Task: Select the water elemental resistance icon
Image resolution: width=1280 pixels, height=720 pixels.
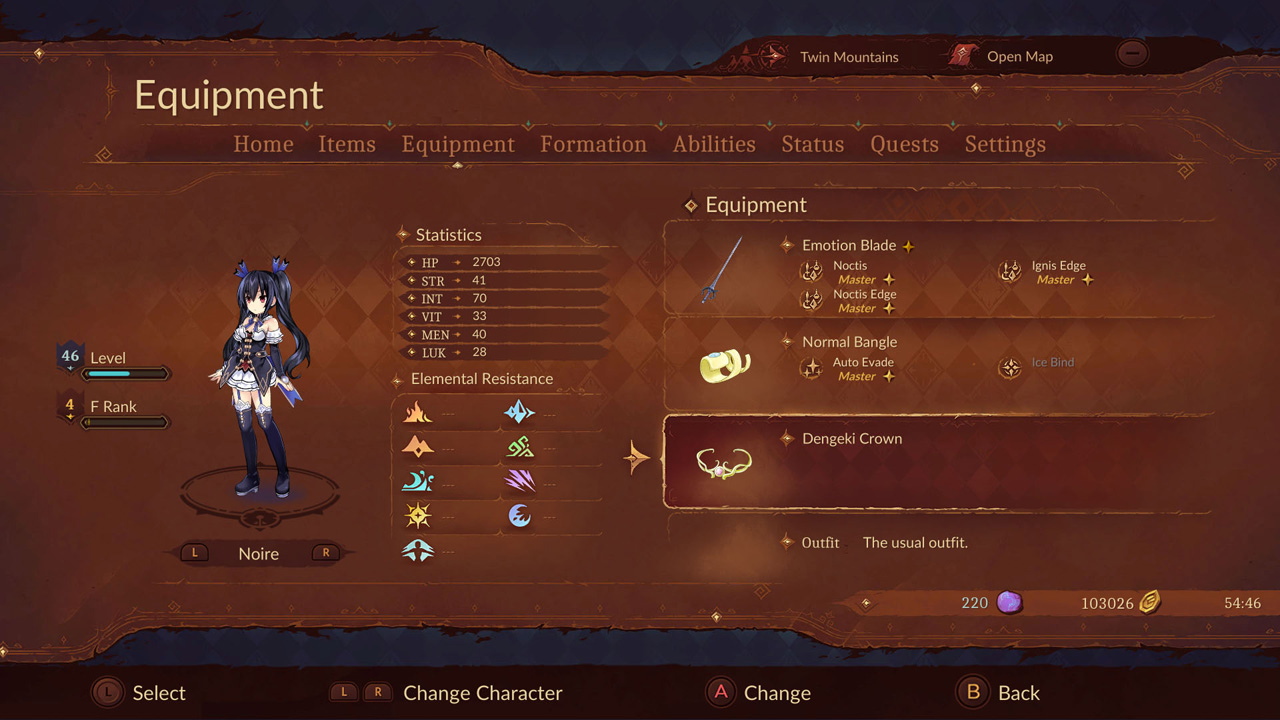Action: pos(418,481)
